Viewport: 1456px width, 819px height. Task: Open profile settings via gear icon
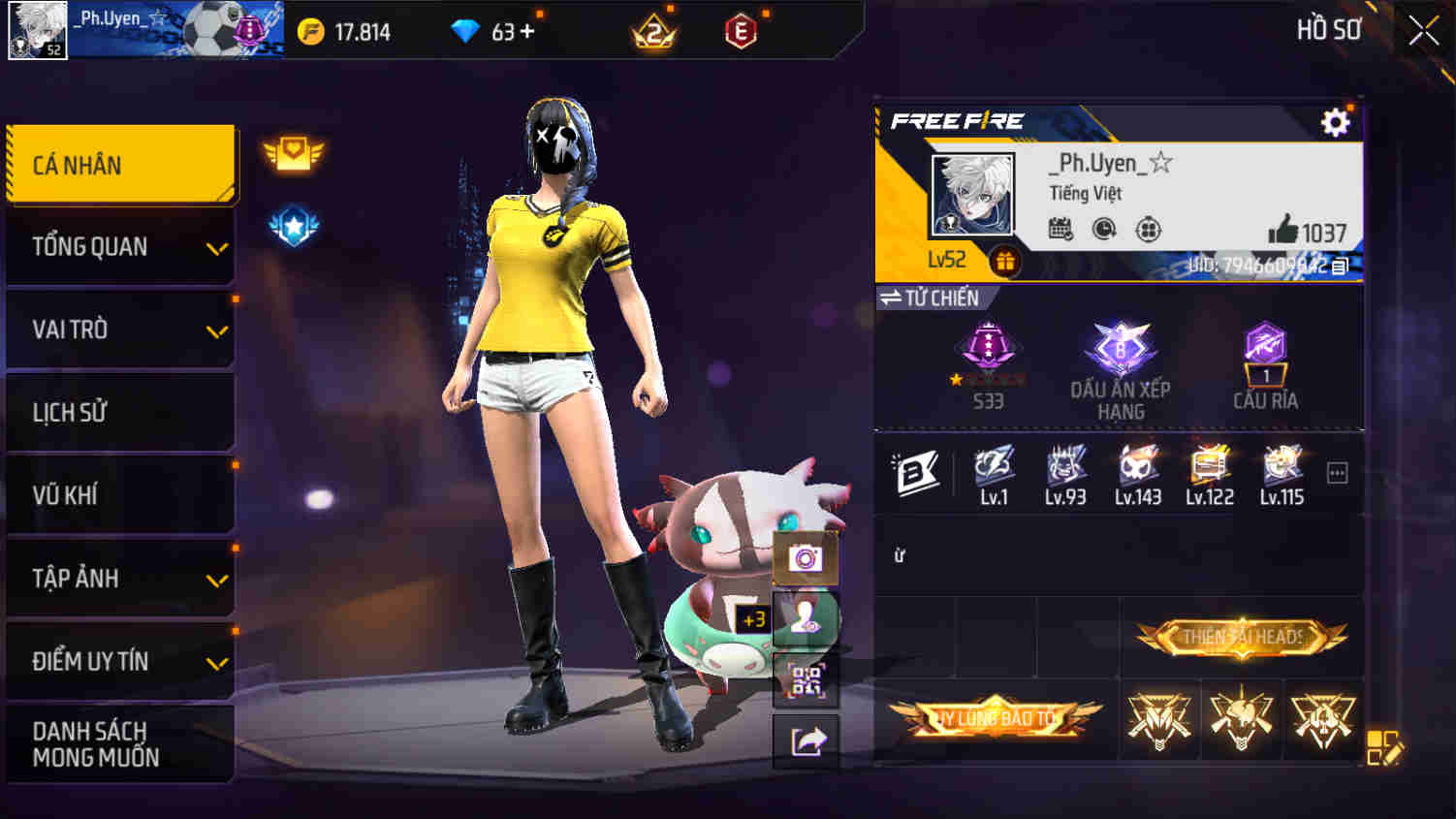pyautogui.click(x=1336, y=123)
